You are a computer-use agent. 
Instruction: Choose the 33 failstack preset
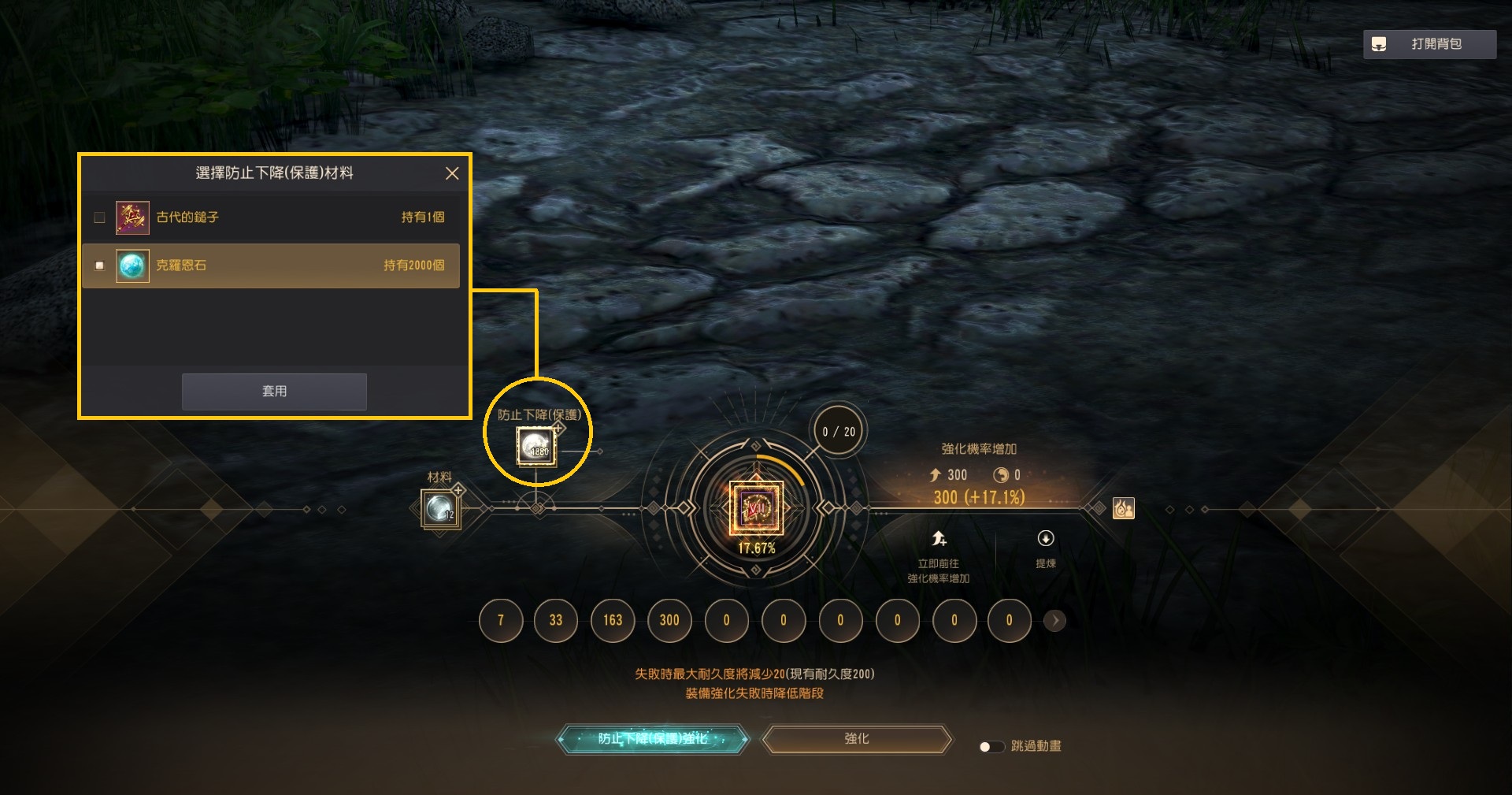point(556,621)
